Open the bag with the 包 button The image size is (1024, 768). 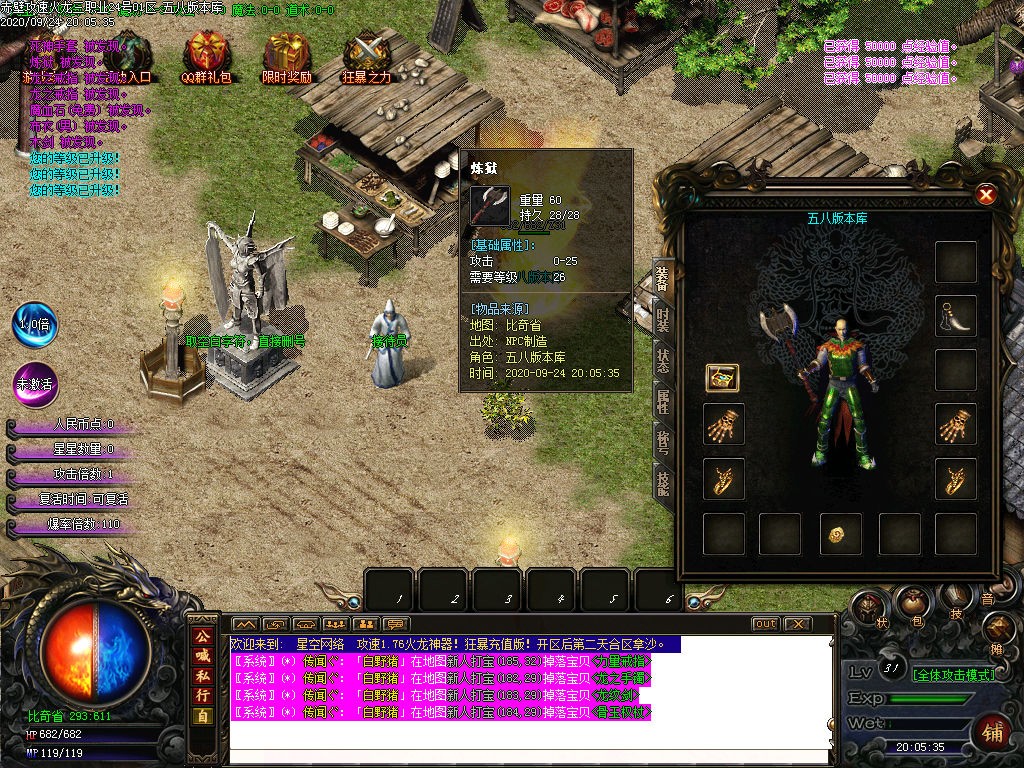[x=912, y=602]
